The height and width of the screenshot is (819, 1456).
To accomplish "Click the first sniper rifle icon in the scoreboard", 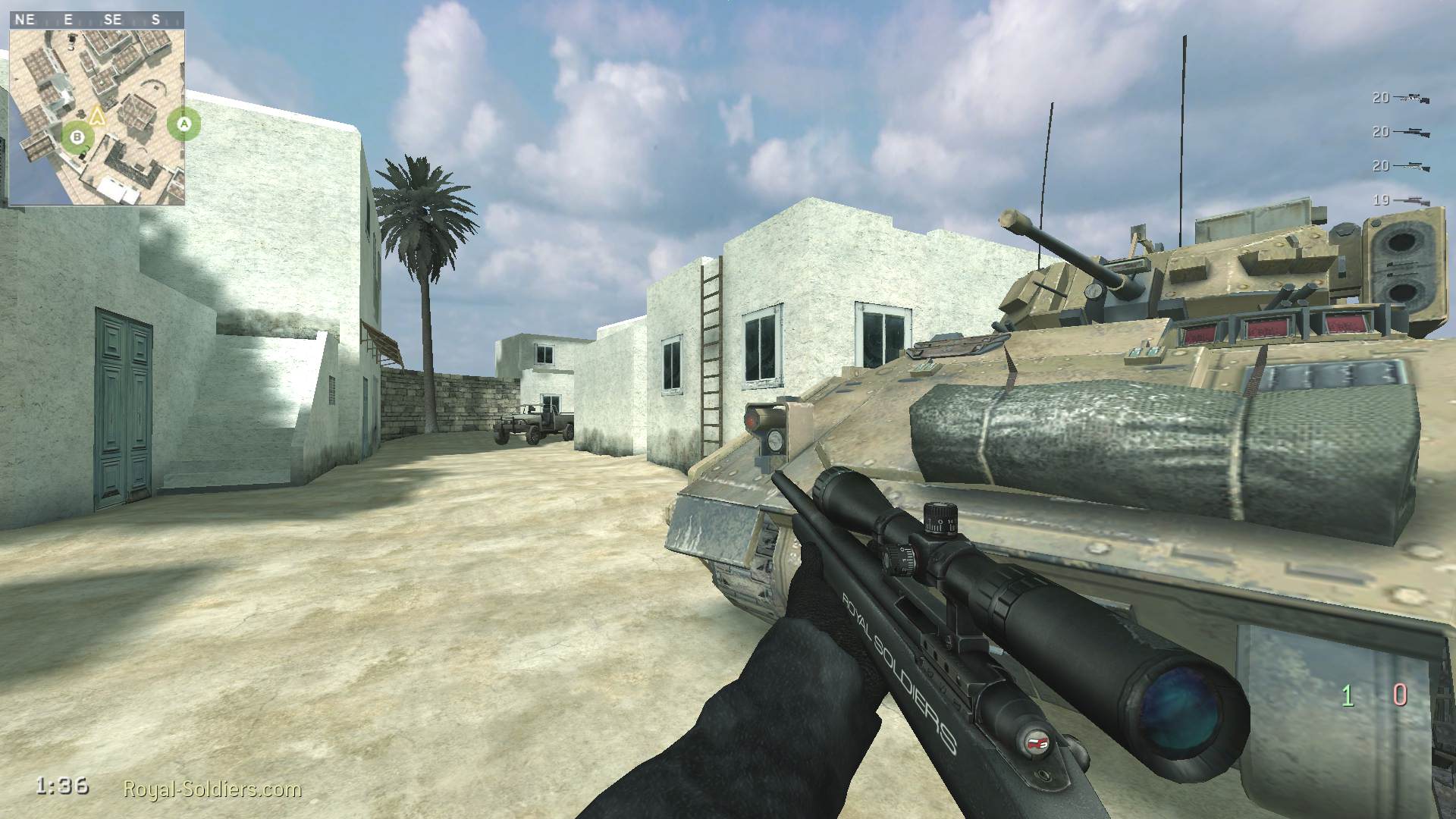I will click(1410, 98).
